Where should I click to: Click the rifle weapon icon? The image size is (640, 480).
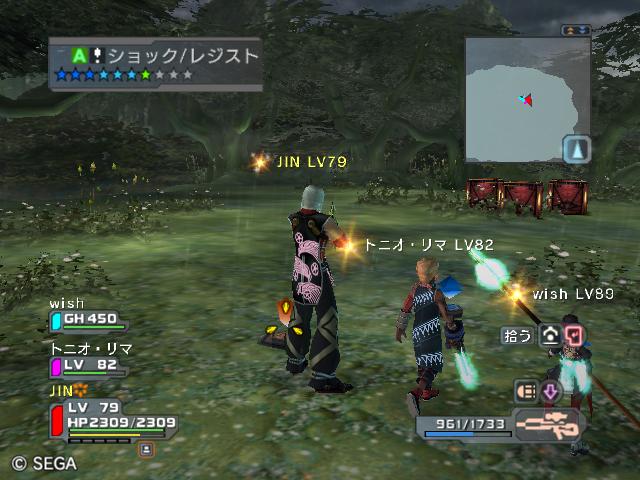point(549,424)
